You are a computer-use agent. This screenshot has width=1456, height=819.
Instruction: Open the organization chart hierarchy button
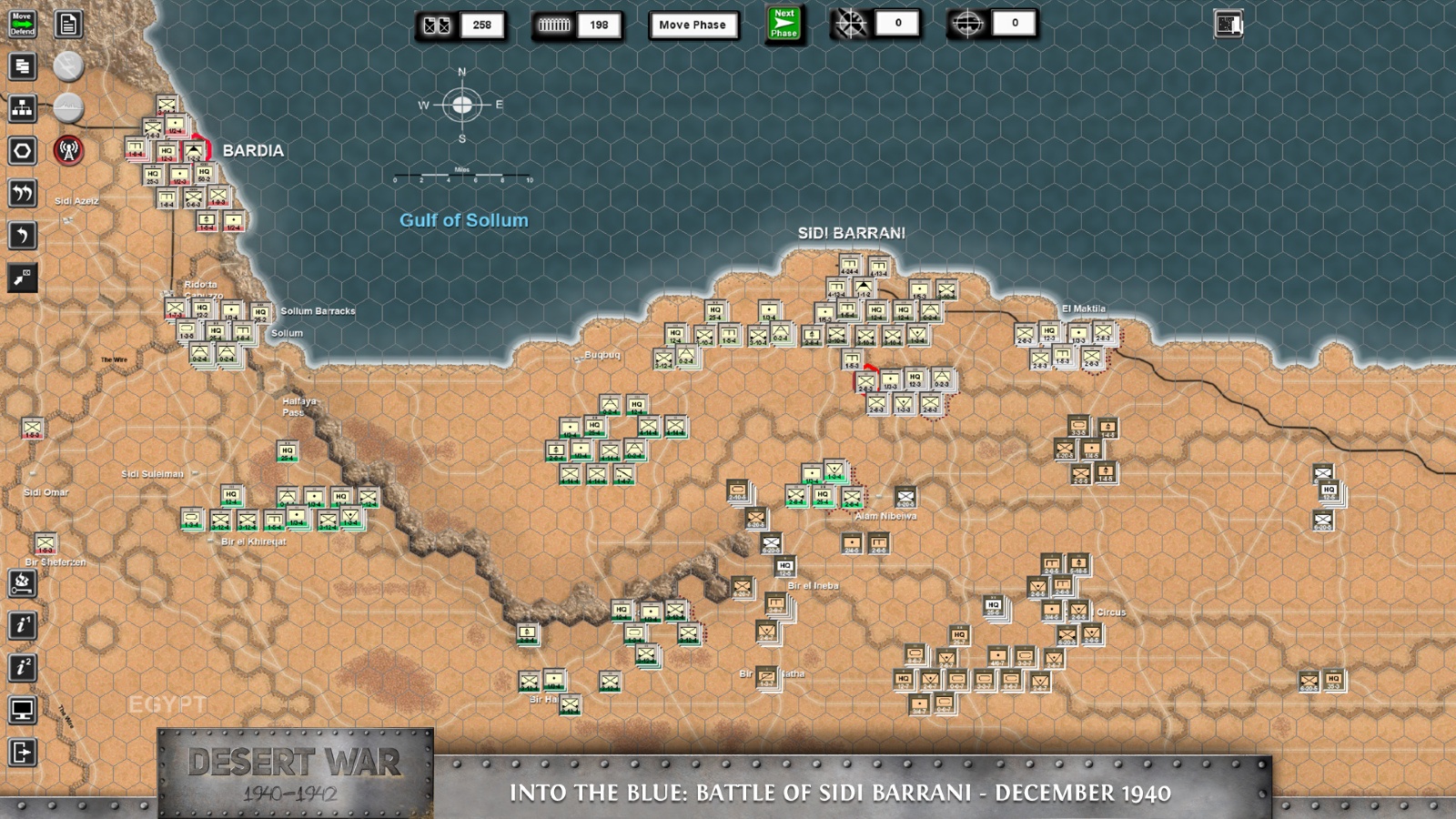(x=23, y=108)
